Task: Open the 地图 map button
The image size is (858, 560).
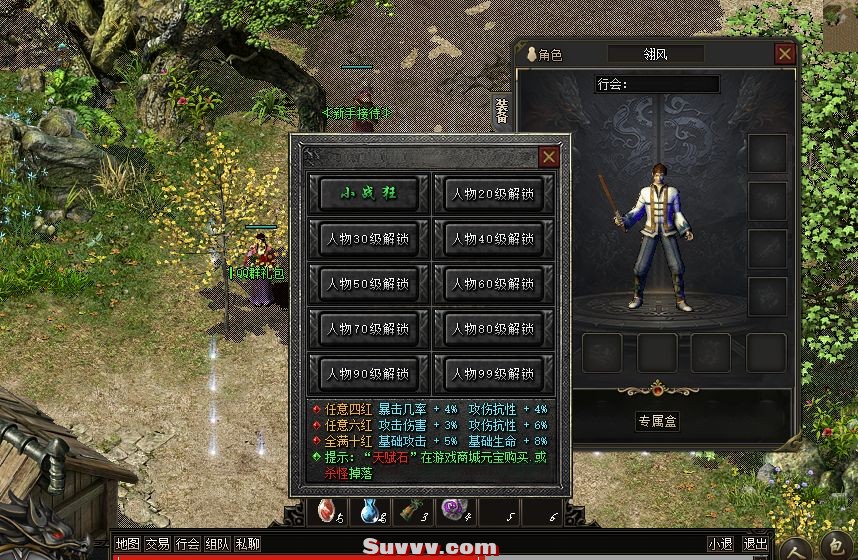Action: 127,545
